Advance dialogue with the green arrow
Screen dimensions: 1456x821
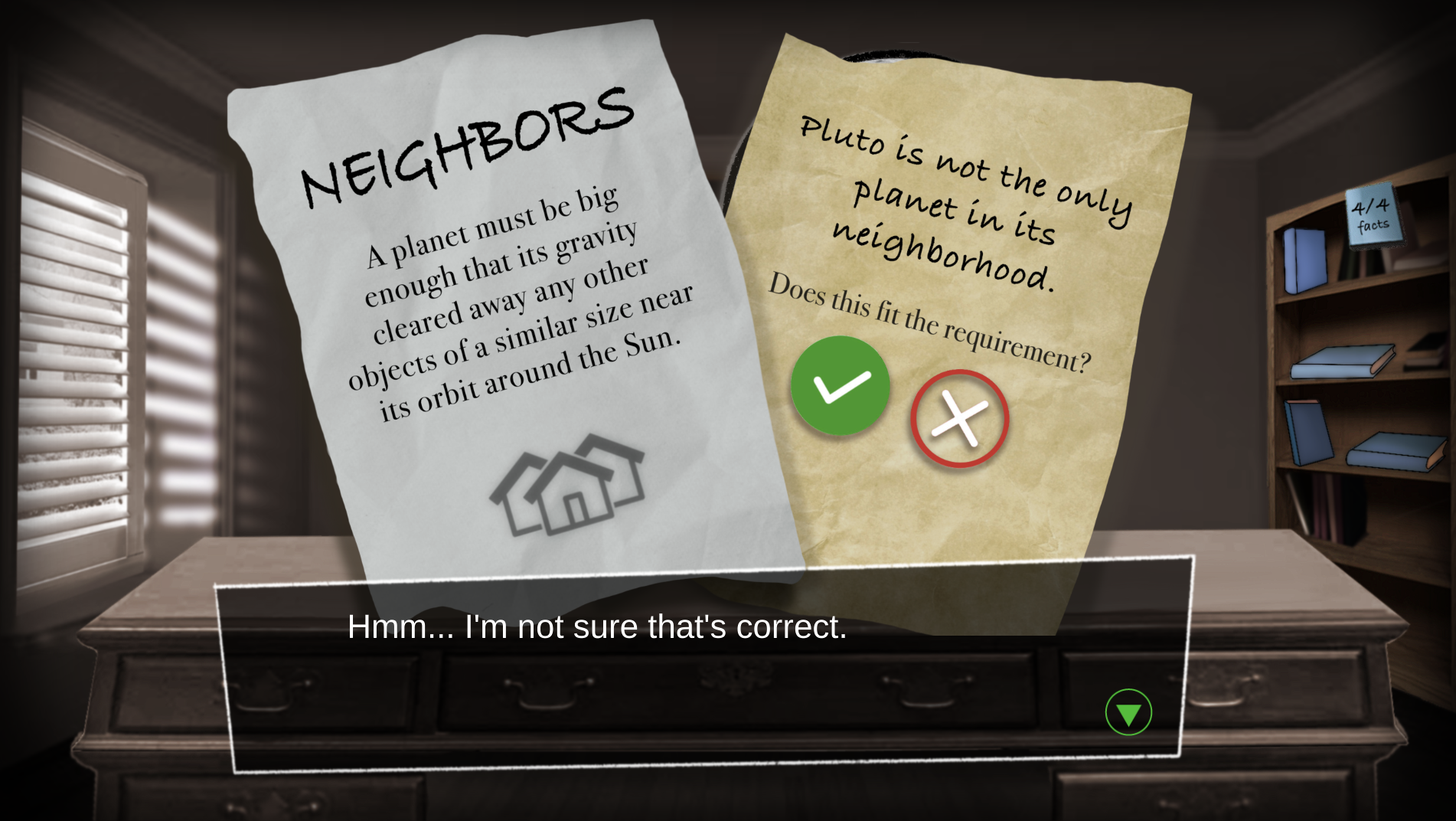coord(1128,712)
